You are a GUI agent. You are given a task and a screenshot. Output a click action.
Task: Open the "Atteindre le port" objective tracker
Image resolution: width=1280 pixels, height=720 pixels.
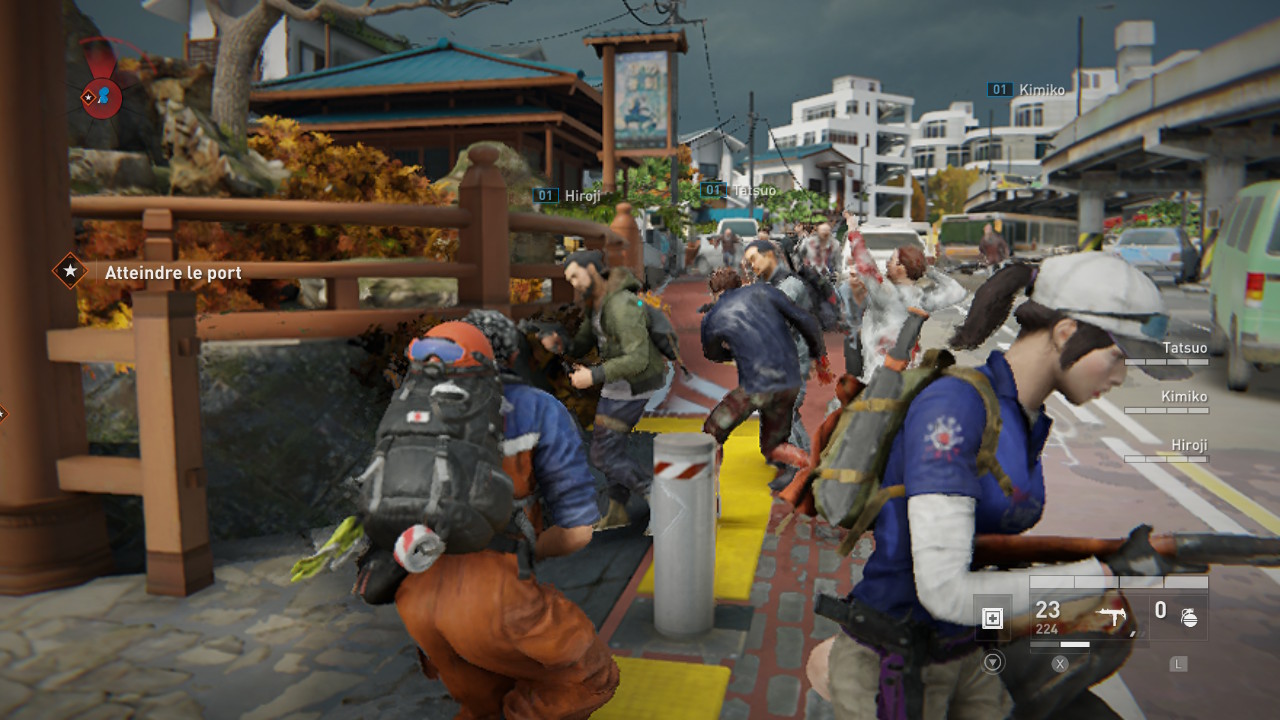(x=172, y=272)
